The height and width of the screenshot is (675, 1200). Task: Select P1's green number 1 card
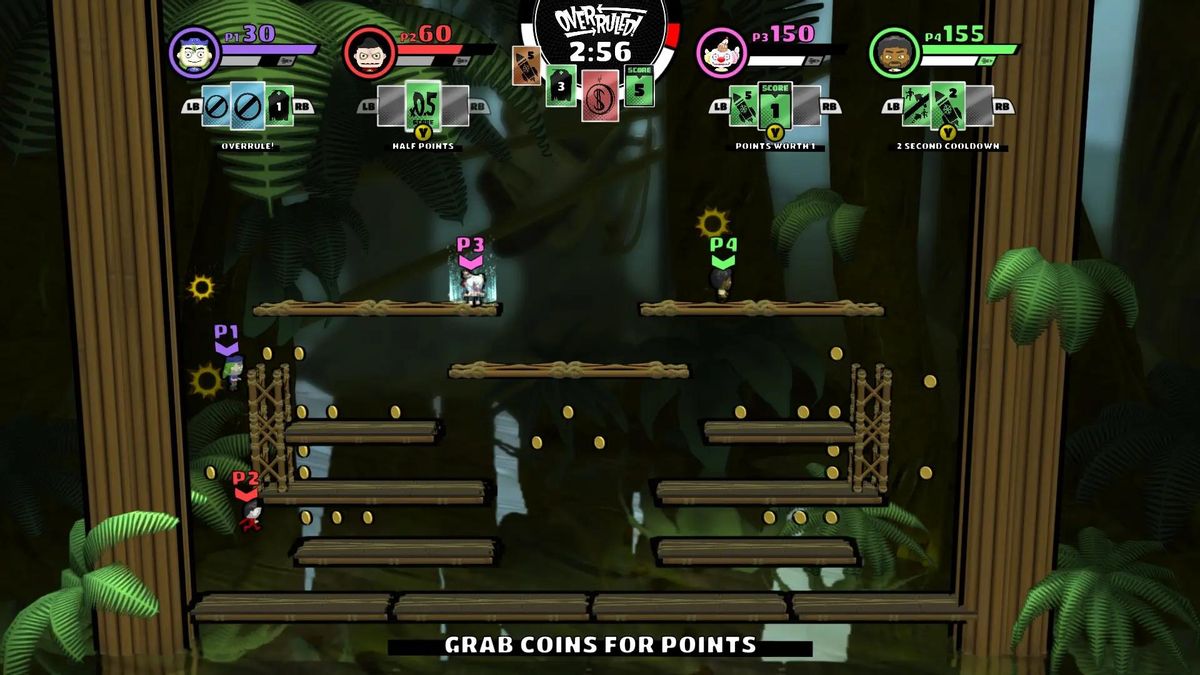[x=278, y=105]
